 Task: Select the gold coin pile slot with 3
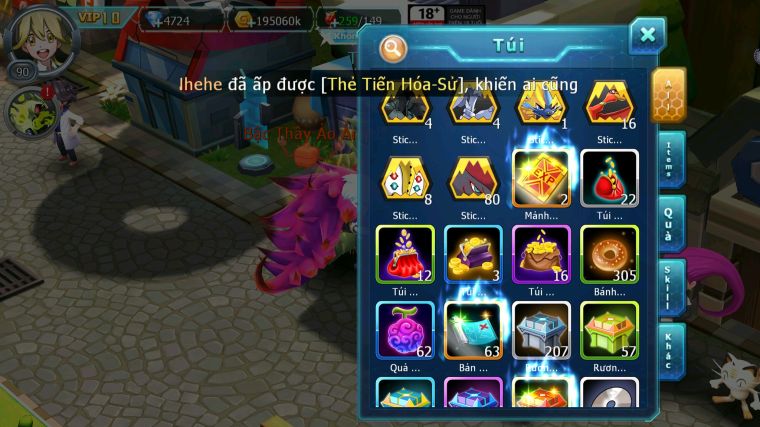472,254
